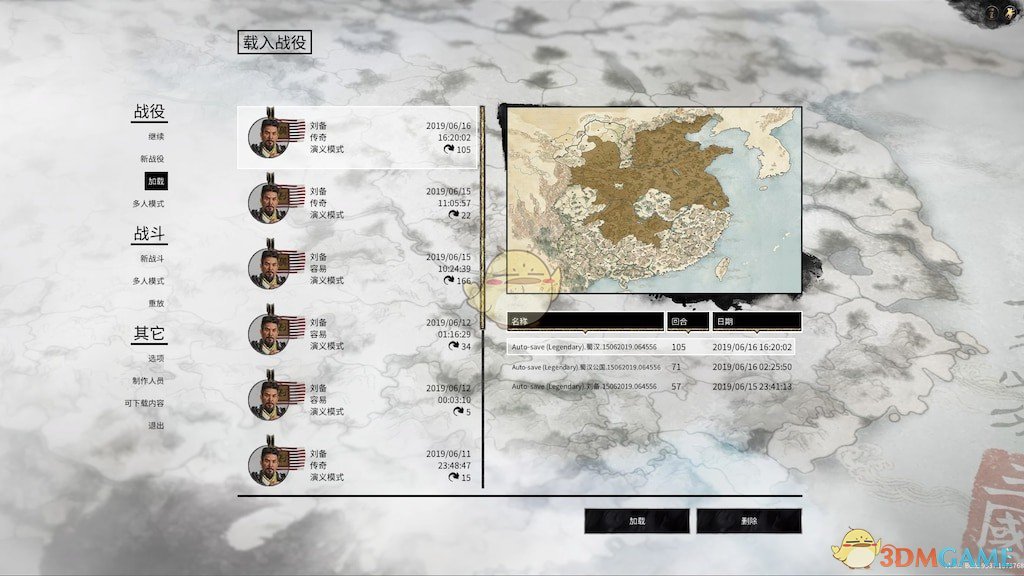Select the highlighted 加载 menu entry
The height and width of the screenshot is (576, 1024).
156,181
